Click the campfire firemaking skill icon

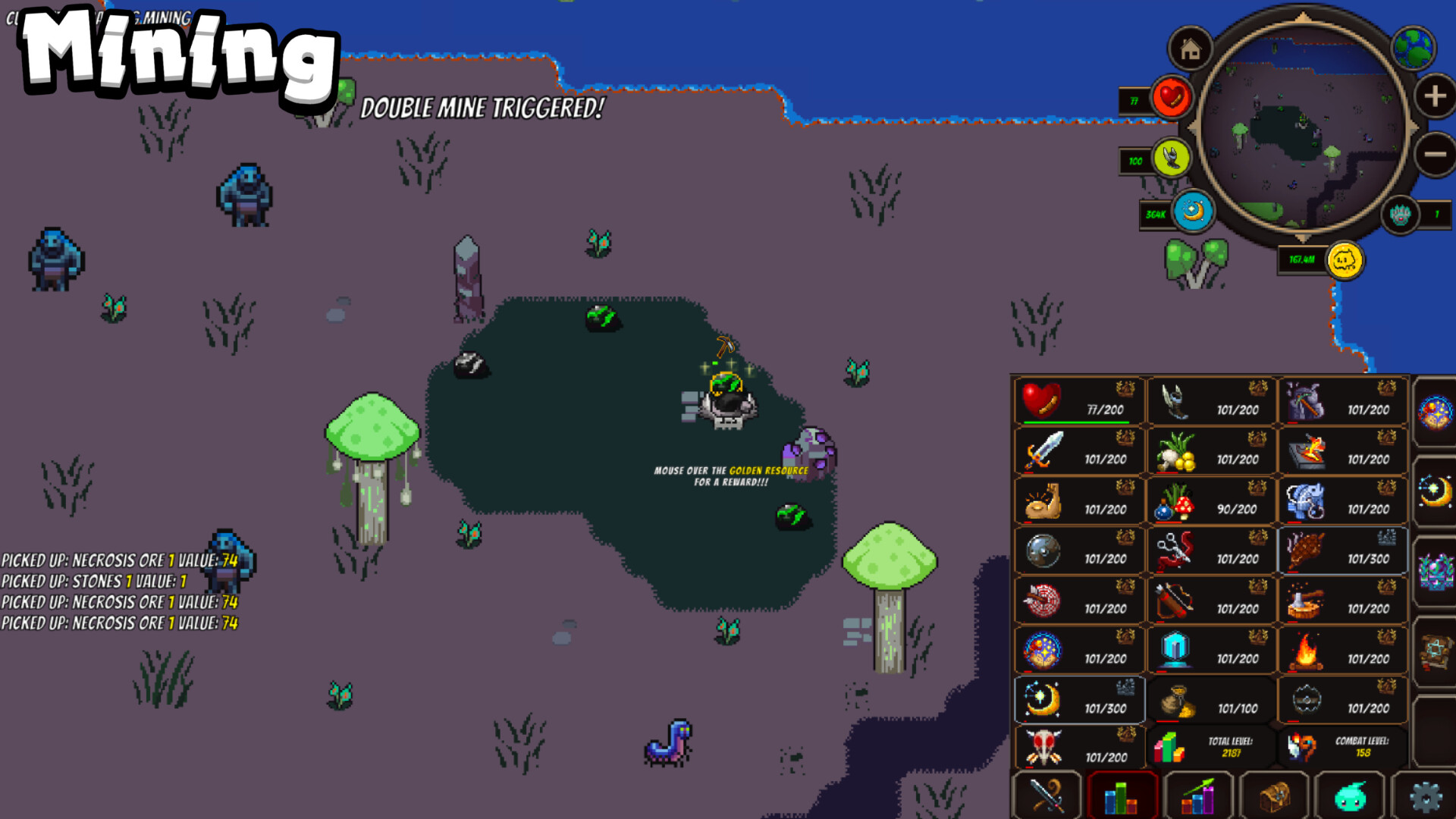click(1342, 651)
